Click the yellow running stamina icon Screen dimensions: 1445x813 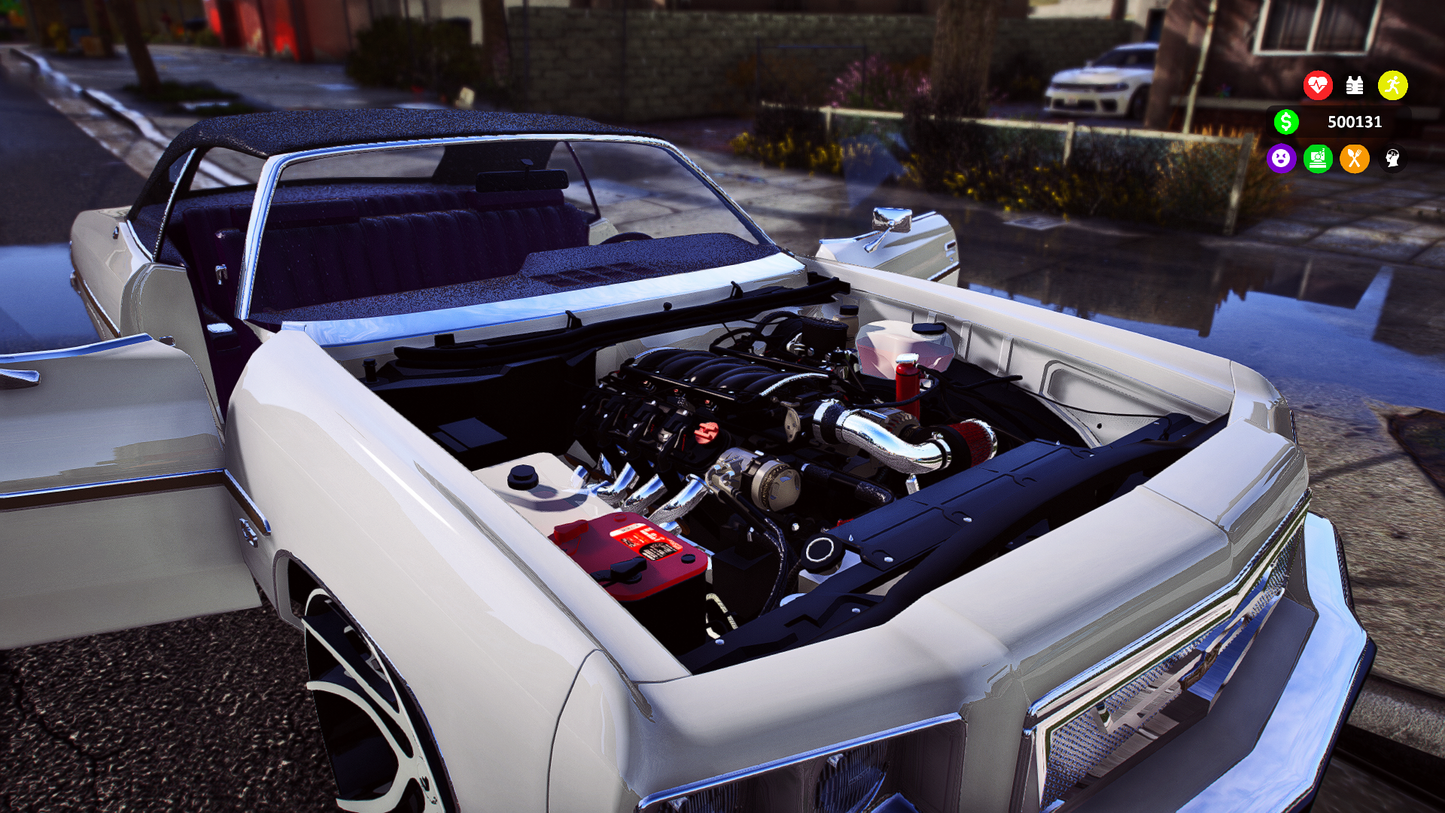pyautogui.click(x=1392, y=86)
